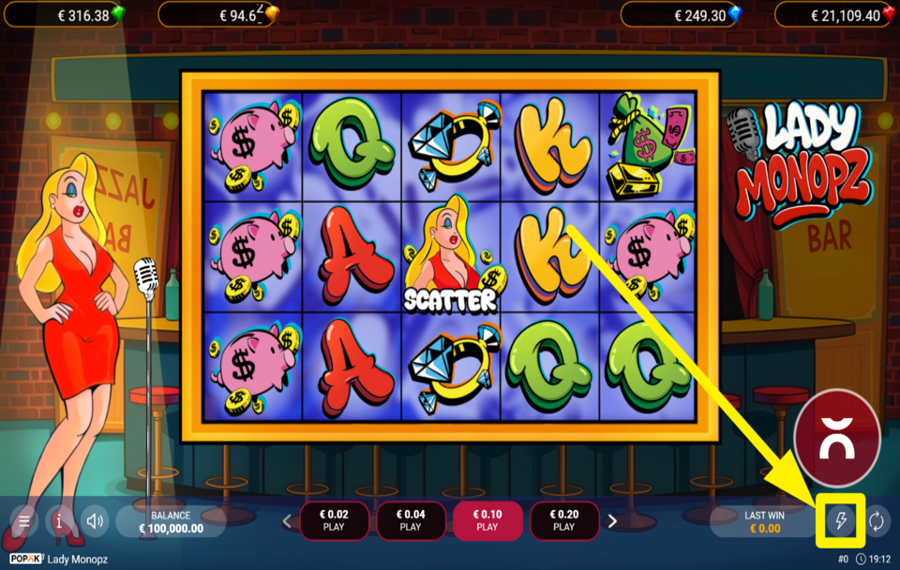The image size is (900, 570).
Task: Open the autoplay circular arrows button
Action: pos(876,521)
